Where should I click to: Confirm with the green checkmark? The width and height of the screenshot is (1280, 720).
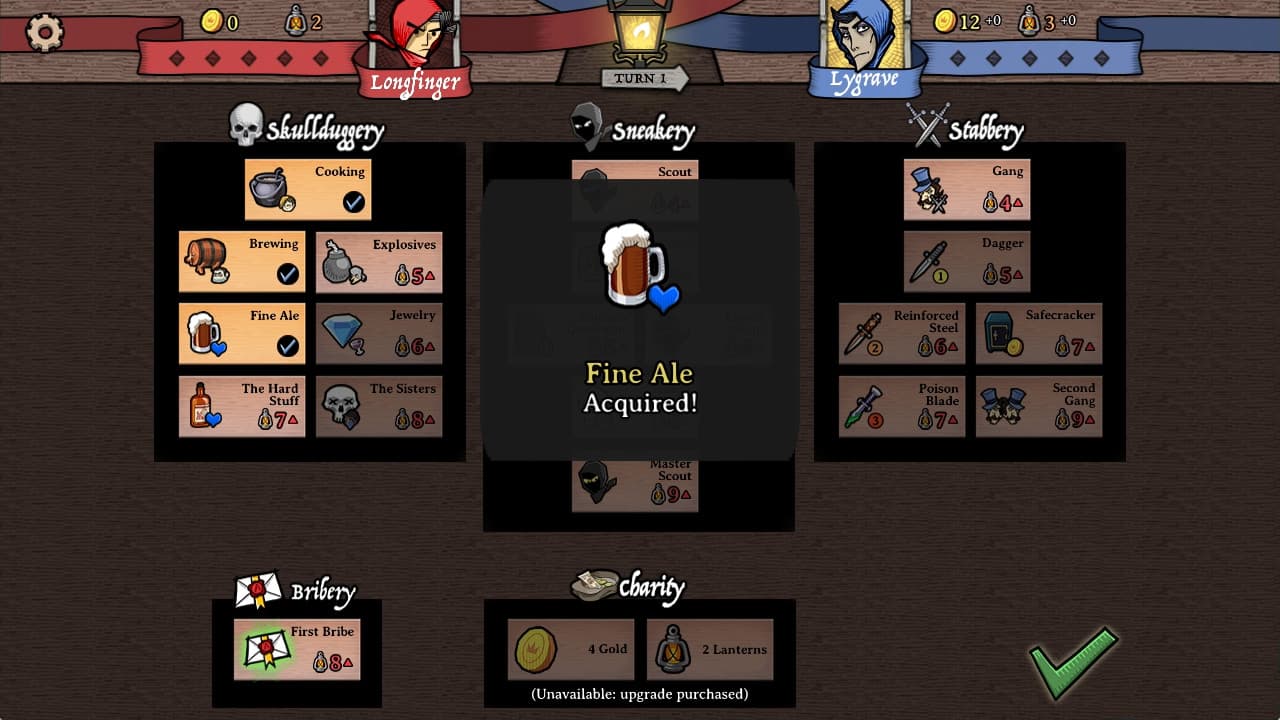tap(1072, 662)
